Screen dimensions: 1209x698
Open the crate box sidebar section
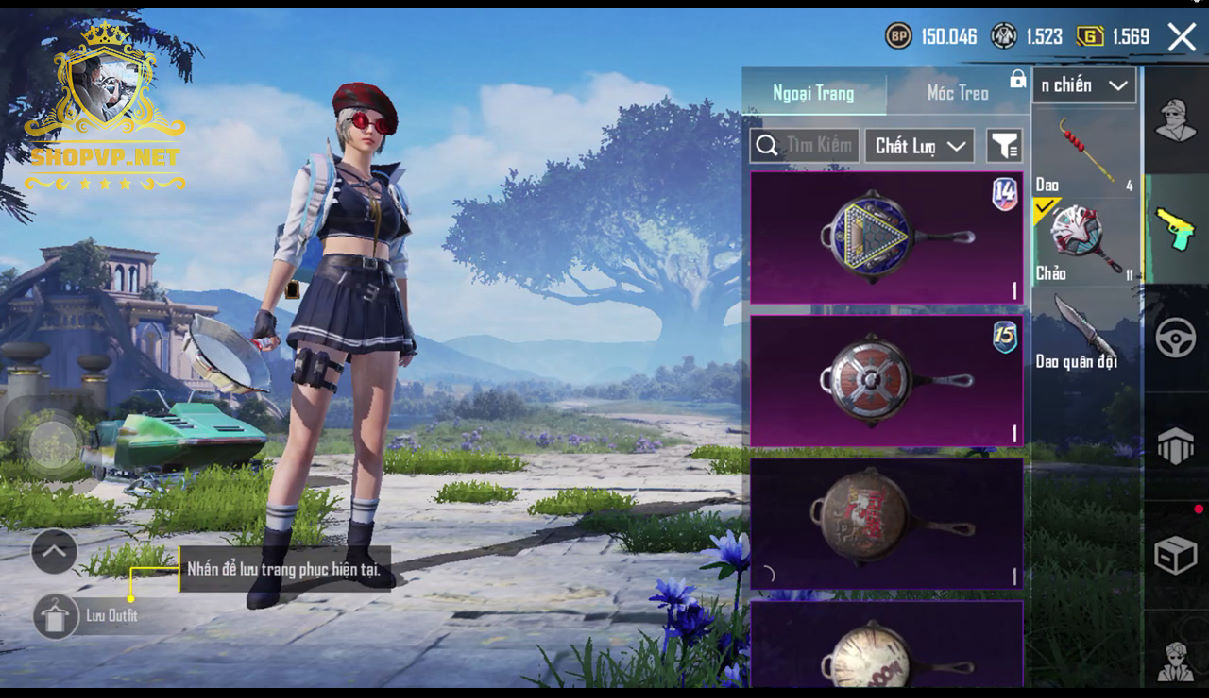tap(1176, 556)
